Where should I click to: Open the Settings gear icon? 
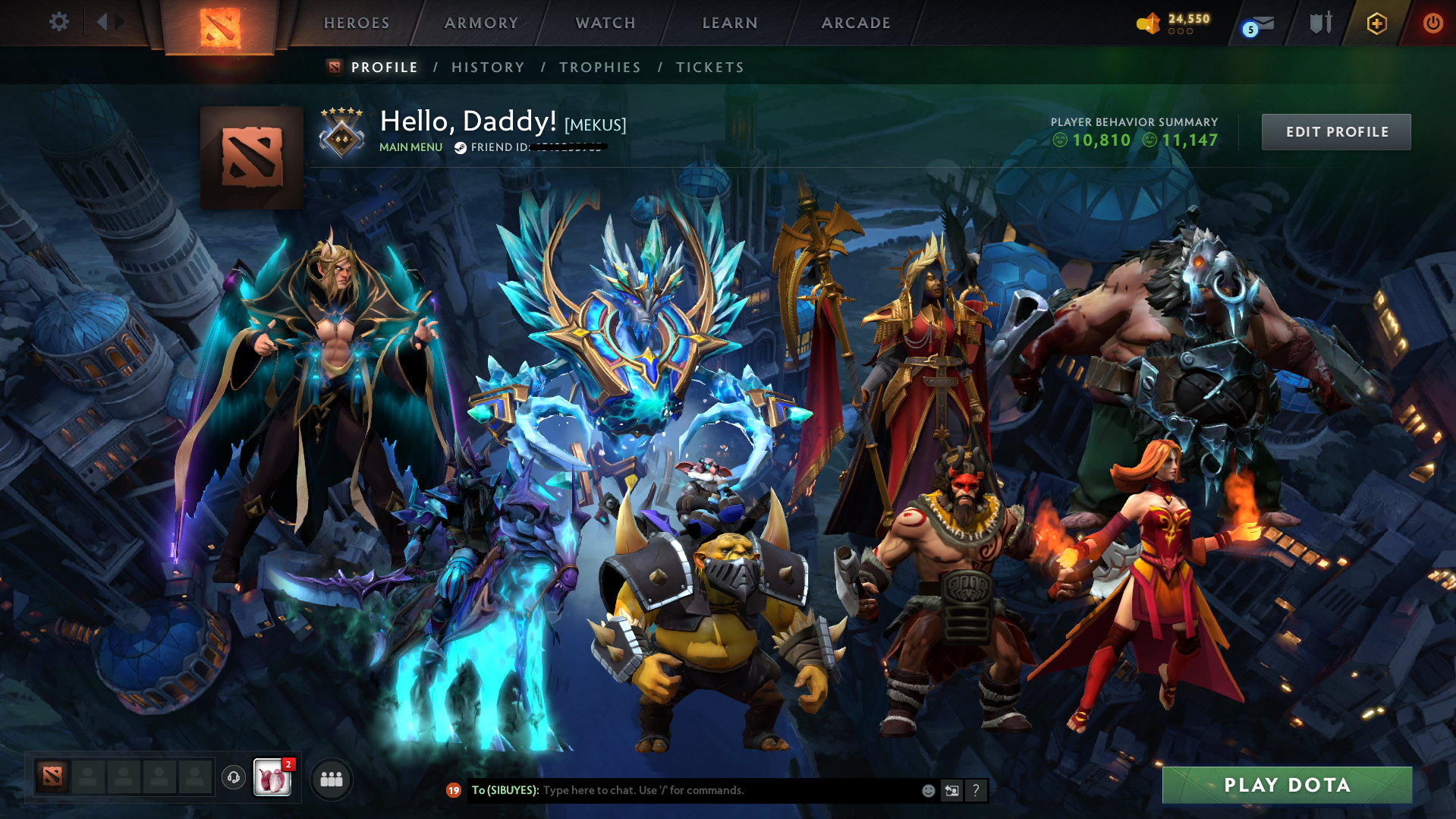coord(59,22)
